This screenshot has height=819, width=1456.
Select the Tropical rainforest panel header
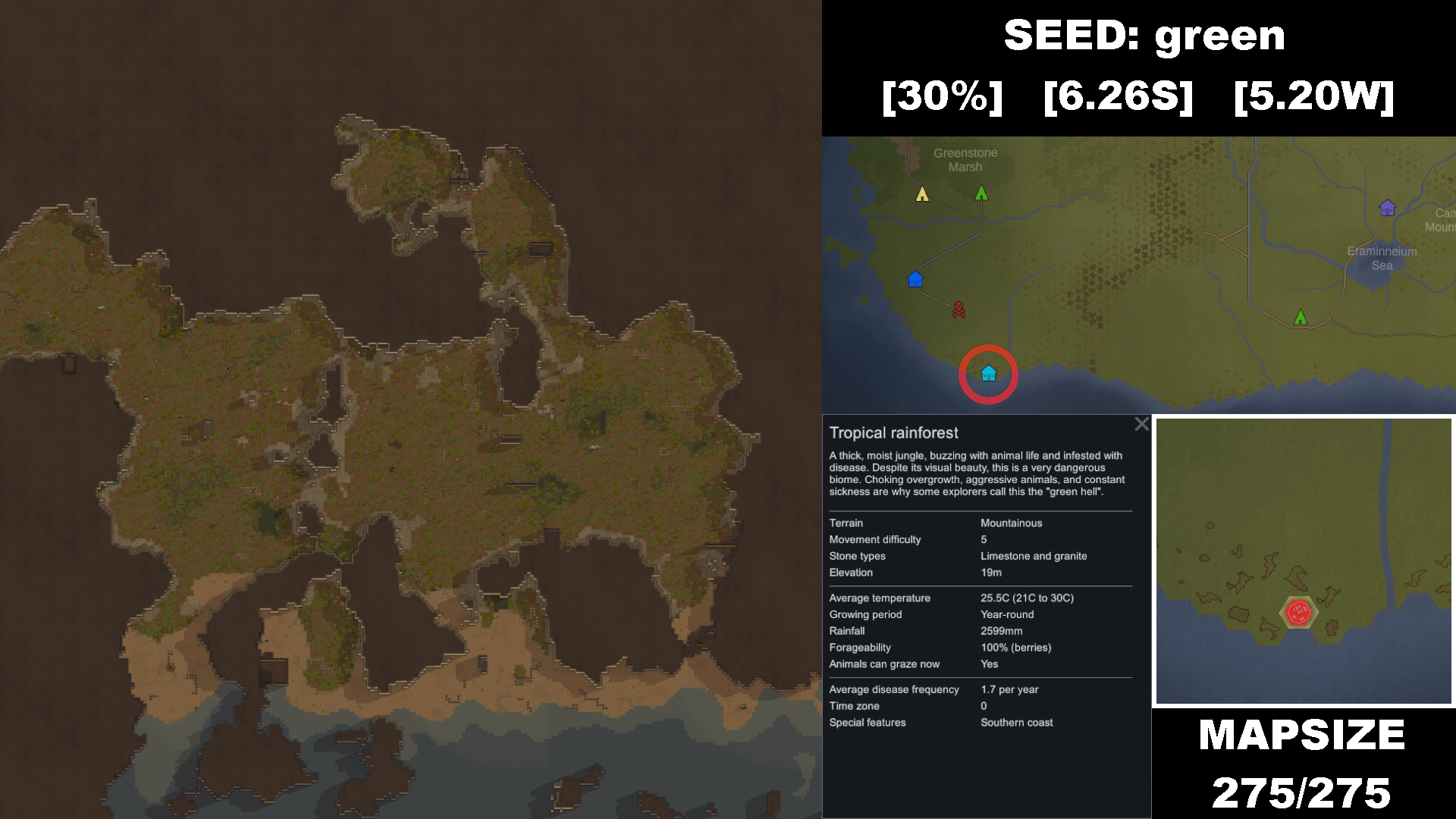coord(895,432)
